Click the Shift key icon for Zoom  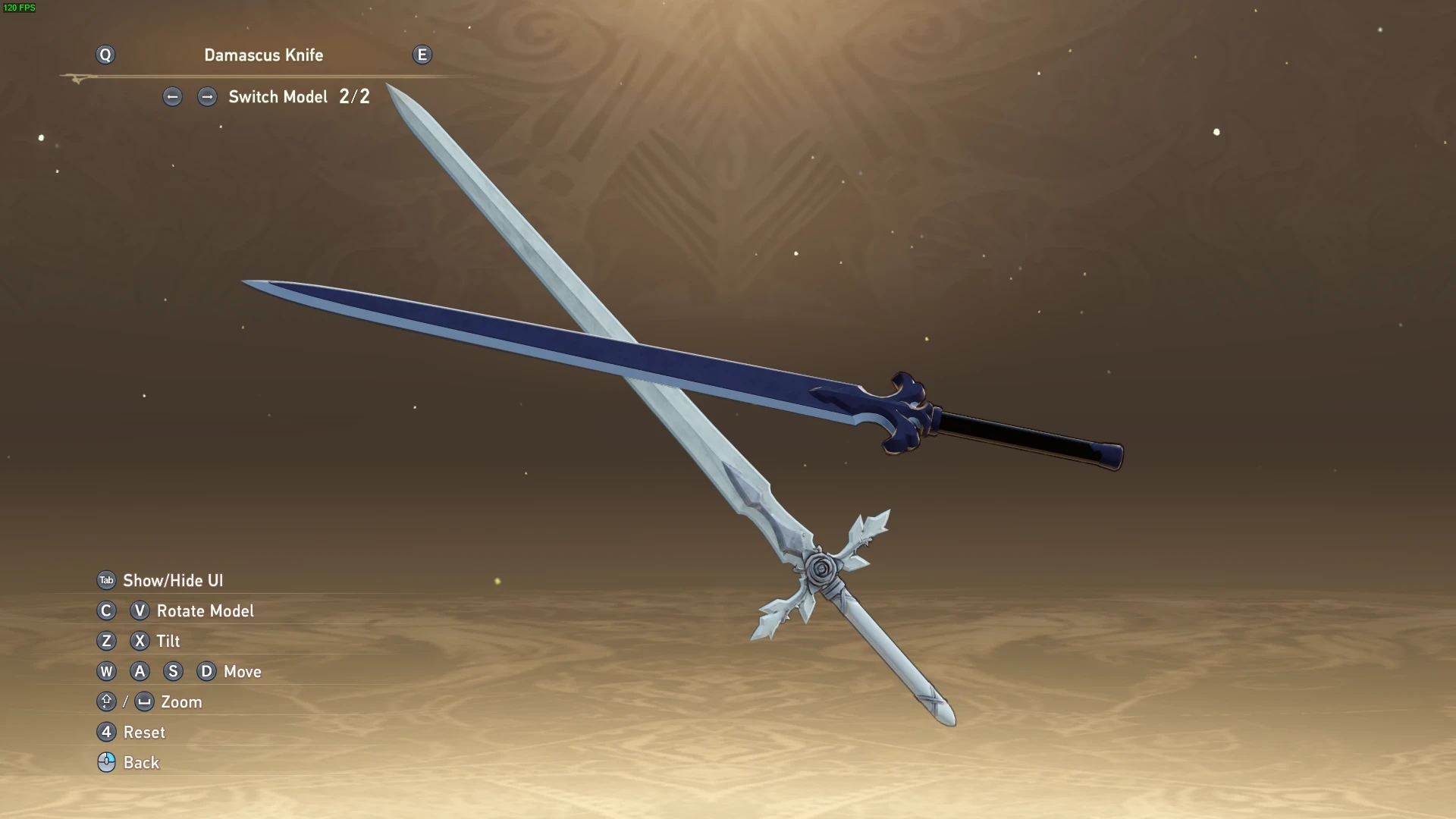click(106, 701)
